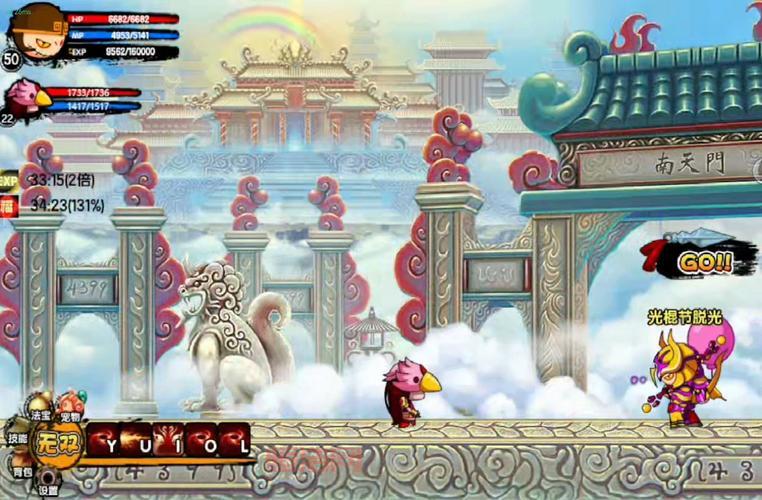Use the fire breath skill in the U slot
762x500 pixels.
click(136, 440)
